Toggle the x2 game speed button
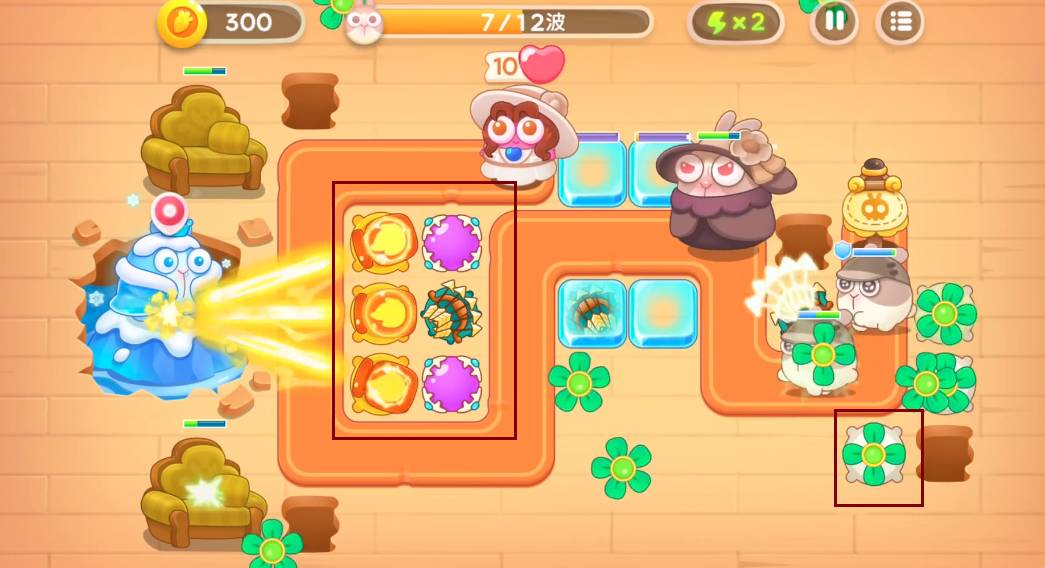The height and width of the screenshot is (568, 1045). coord(736,22)
